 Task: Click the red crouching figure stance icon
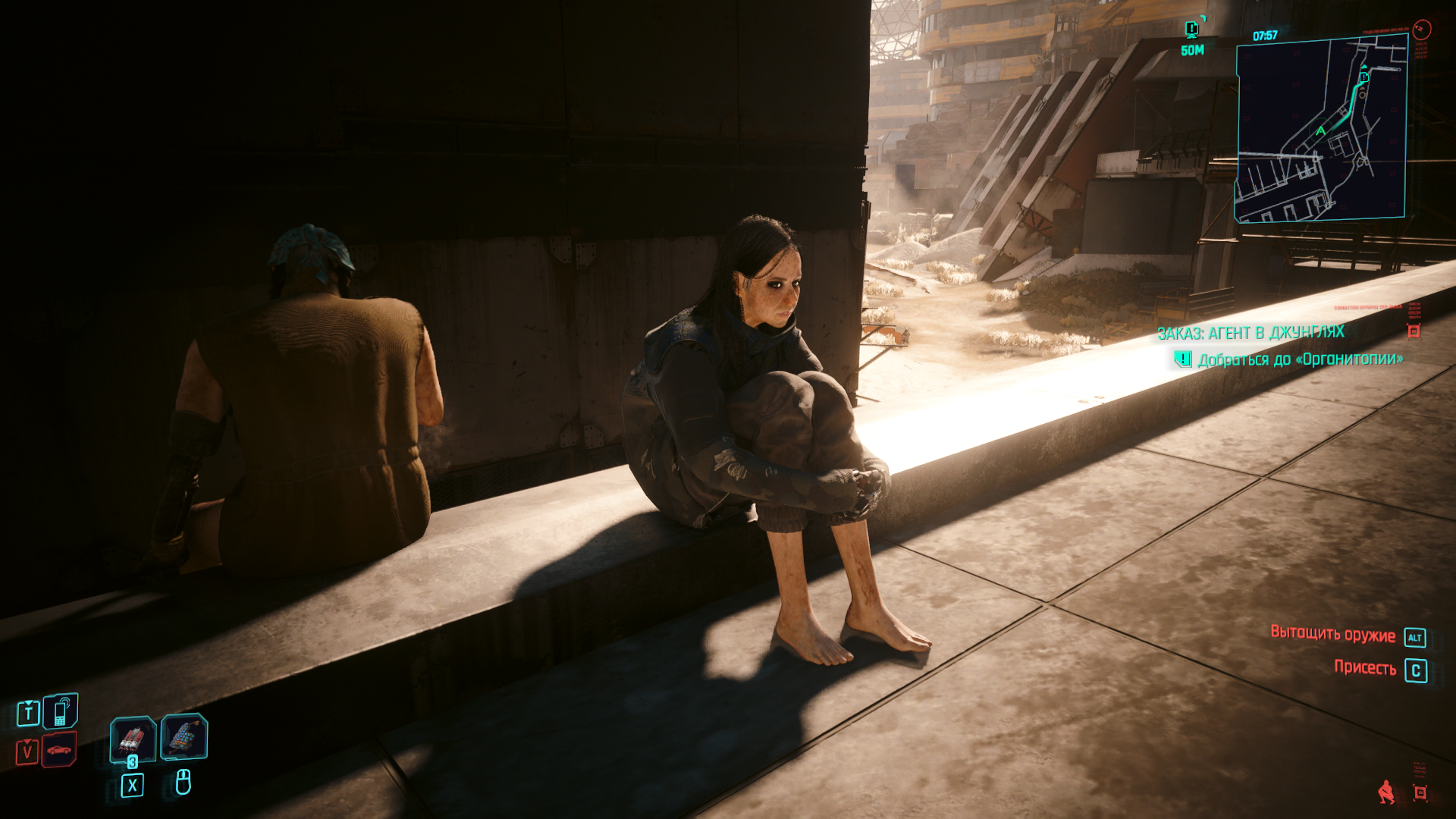coord(1386,792)
